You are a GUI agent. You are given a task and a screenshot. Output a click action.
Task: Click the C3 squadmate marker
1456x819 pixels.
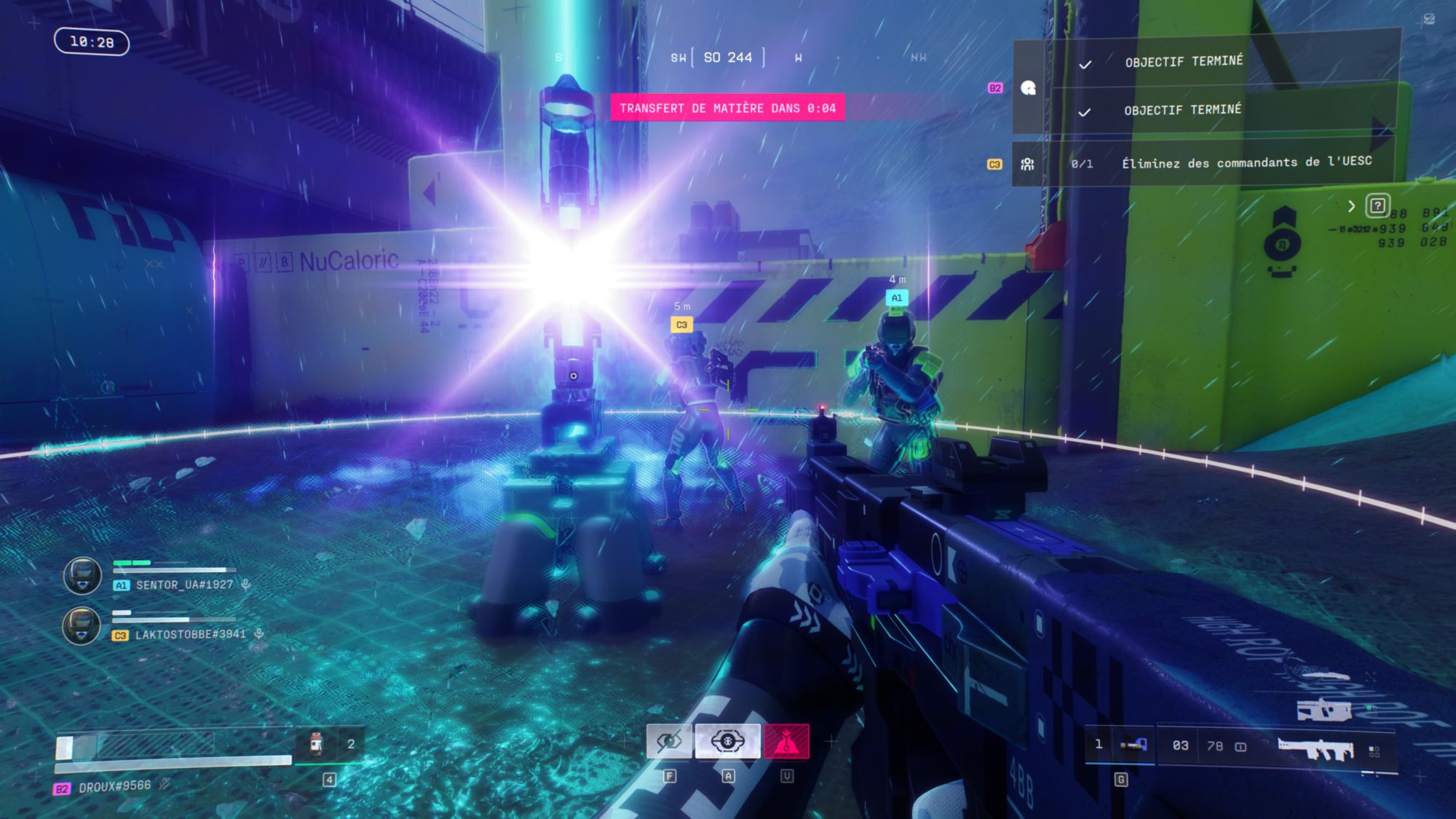(x=681, y=325)
